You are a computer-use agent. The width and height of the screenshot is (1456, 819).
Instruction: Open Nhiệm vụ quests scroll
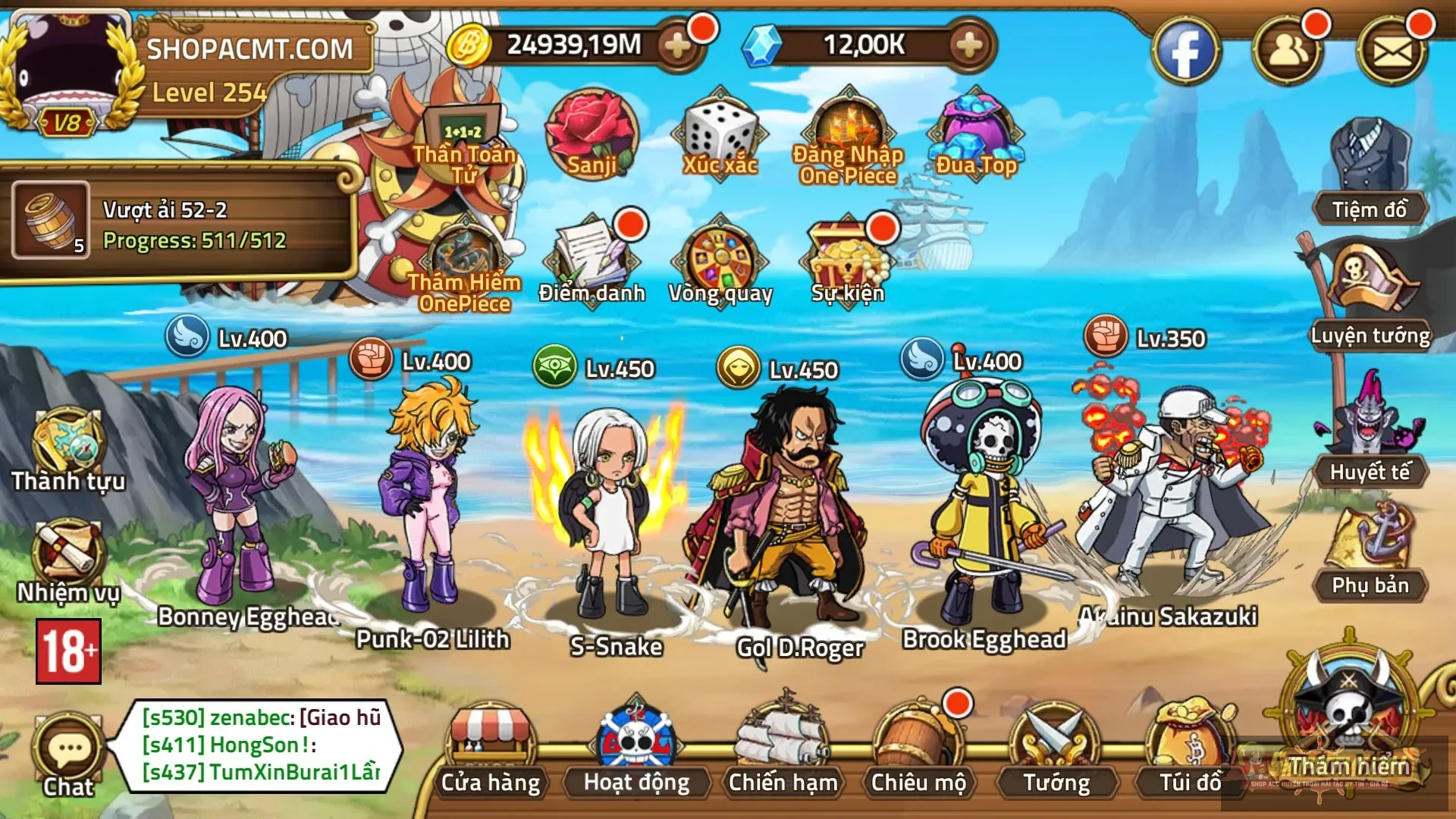[68, 557]
